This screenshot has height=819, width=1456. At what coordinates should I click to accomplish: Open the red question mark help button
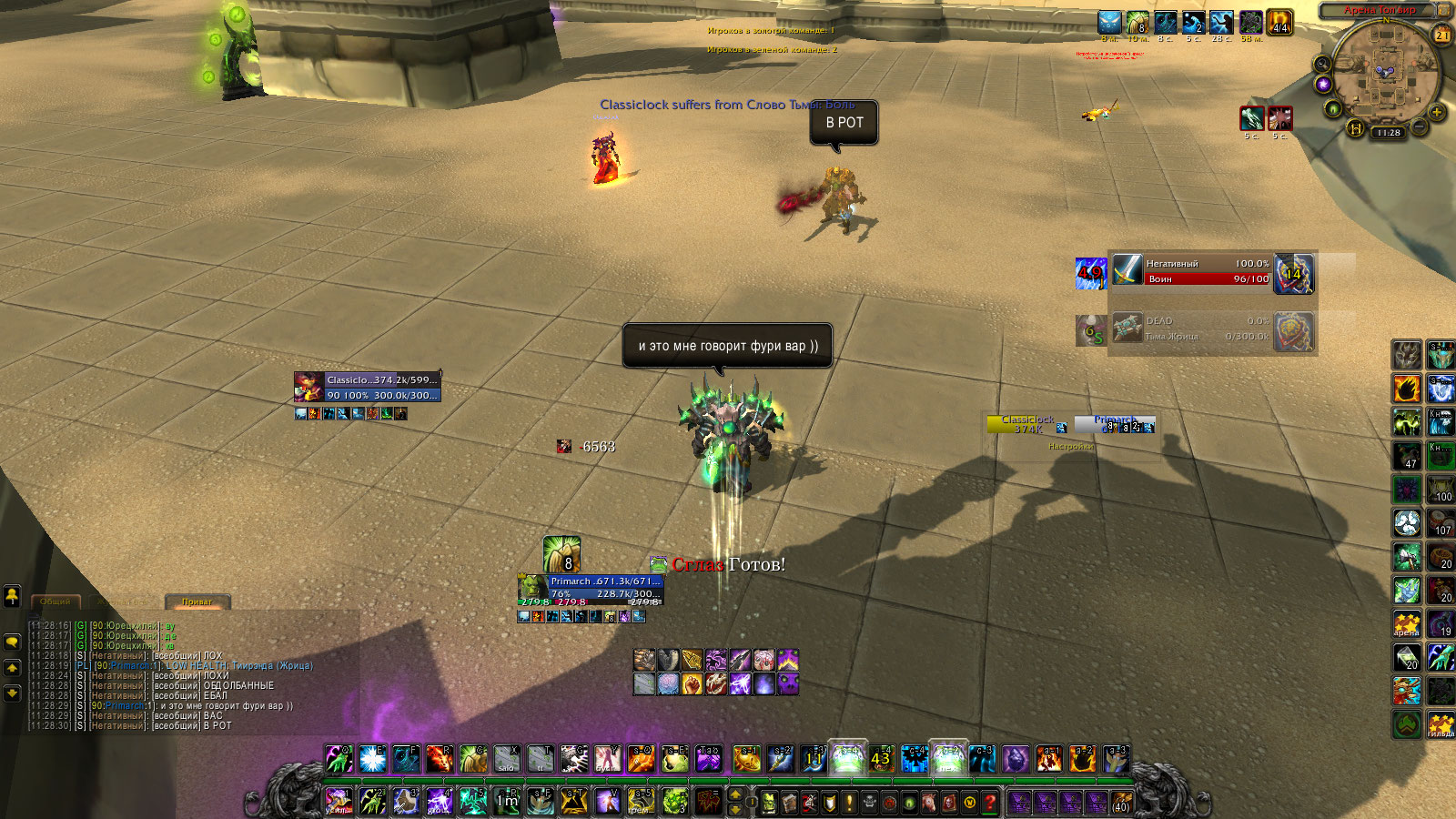pyautogui.click(x=990, y=803)
